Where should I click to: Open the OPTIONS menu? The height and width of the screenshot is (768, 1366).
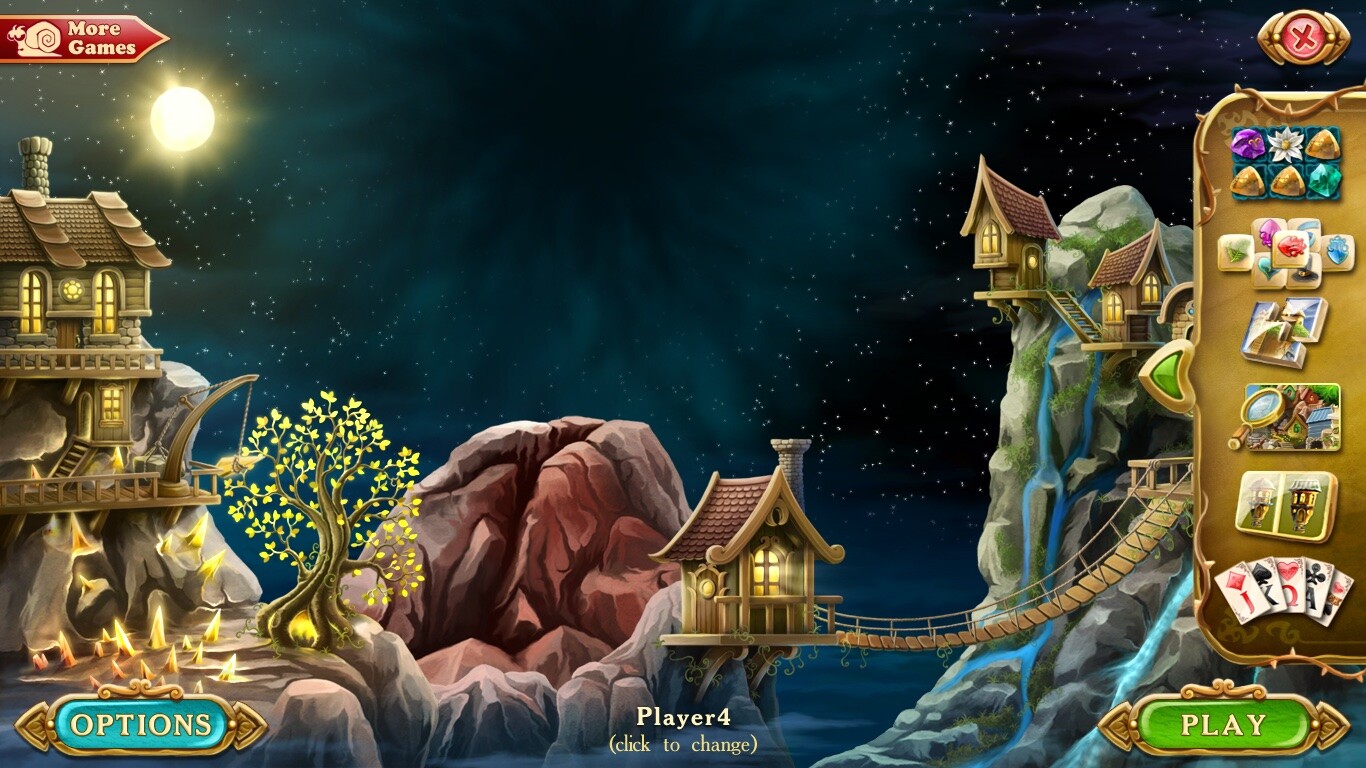[x=138, y=722]
